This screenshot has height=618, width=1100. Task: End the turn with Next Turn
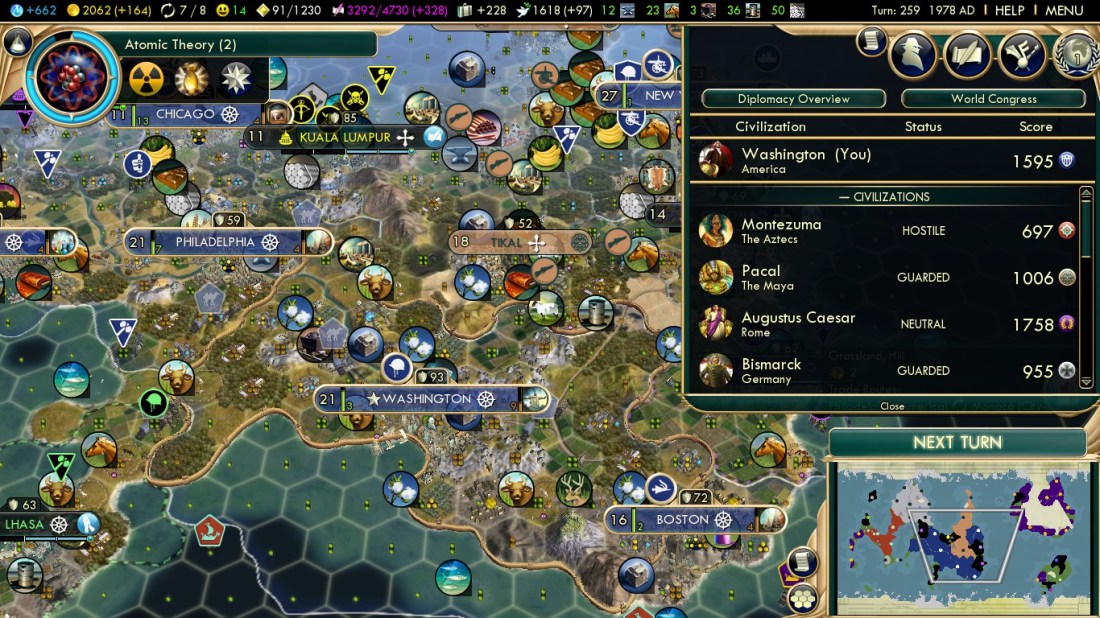point(957,443)
